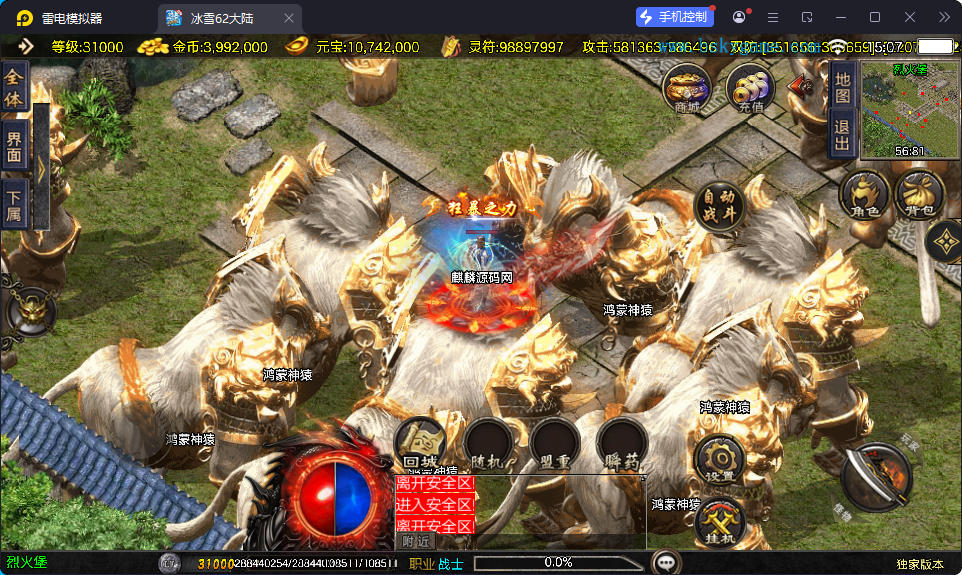Screen dimensions: 962x575
Task: Activate the 随机 random teleport slot
Action: [489, 441]
